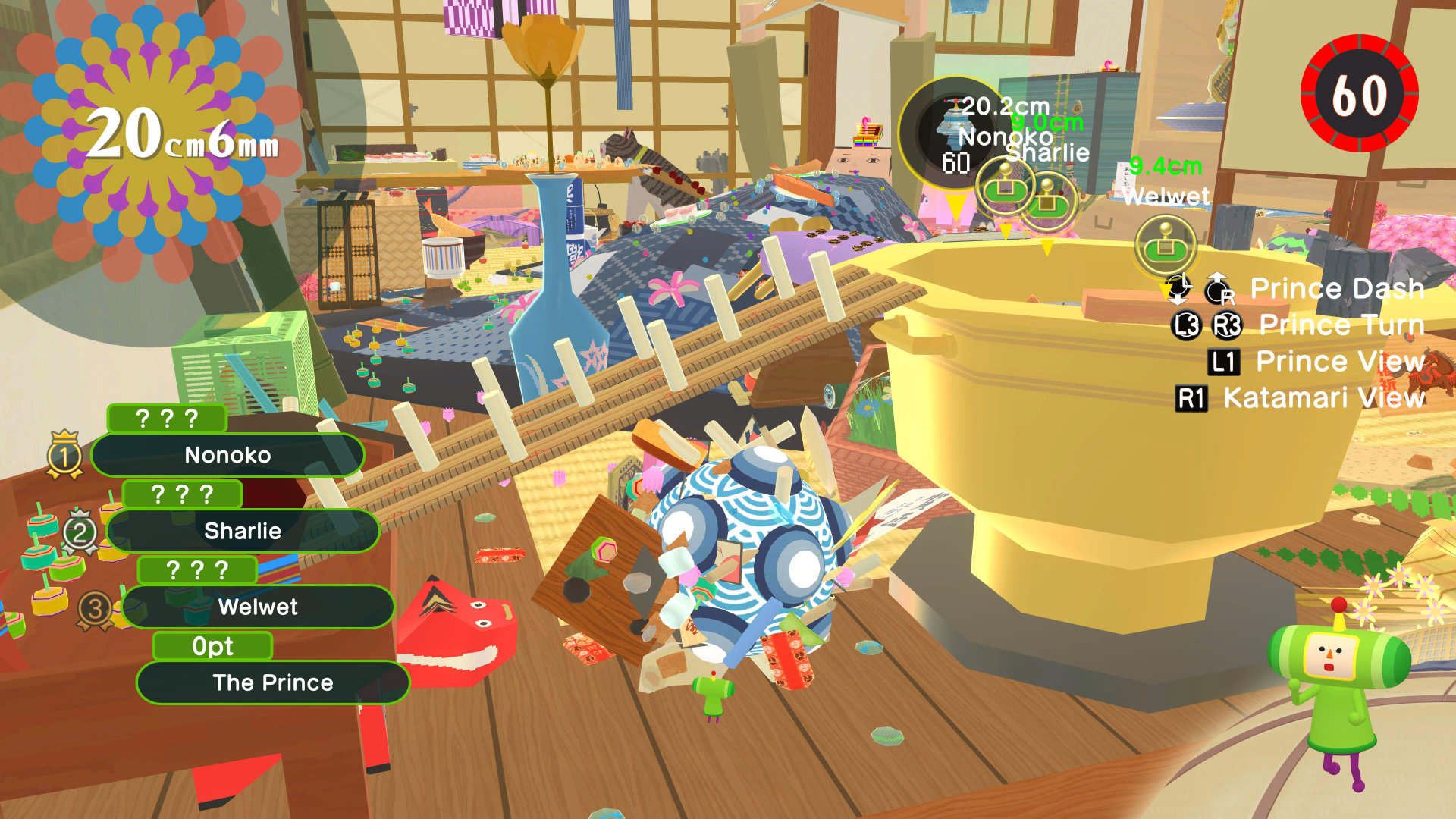Toggle the silver rank 2 medal
The width and height of the screenshot is (1456, 819).
82,530
